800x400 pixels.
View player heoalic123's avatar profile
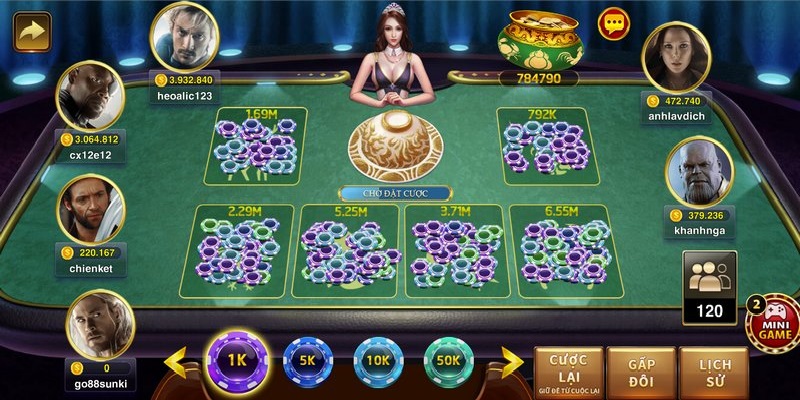(183, 36)
